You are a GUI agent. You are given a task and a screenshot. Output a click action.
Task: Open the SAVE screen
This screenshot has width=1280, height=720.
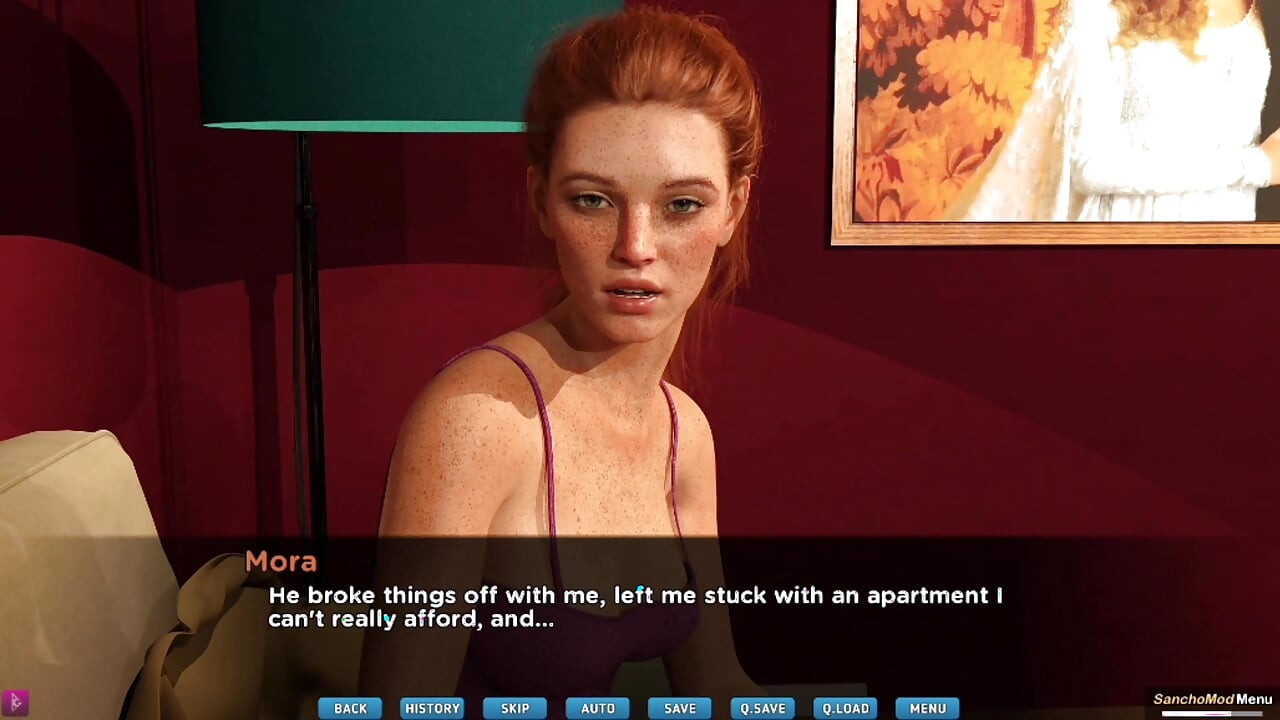pyautogui.click(x=678, y=708)
